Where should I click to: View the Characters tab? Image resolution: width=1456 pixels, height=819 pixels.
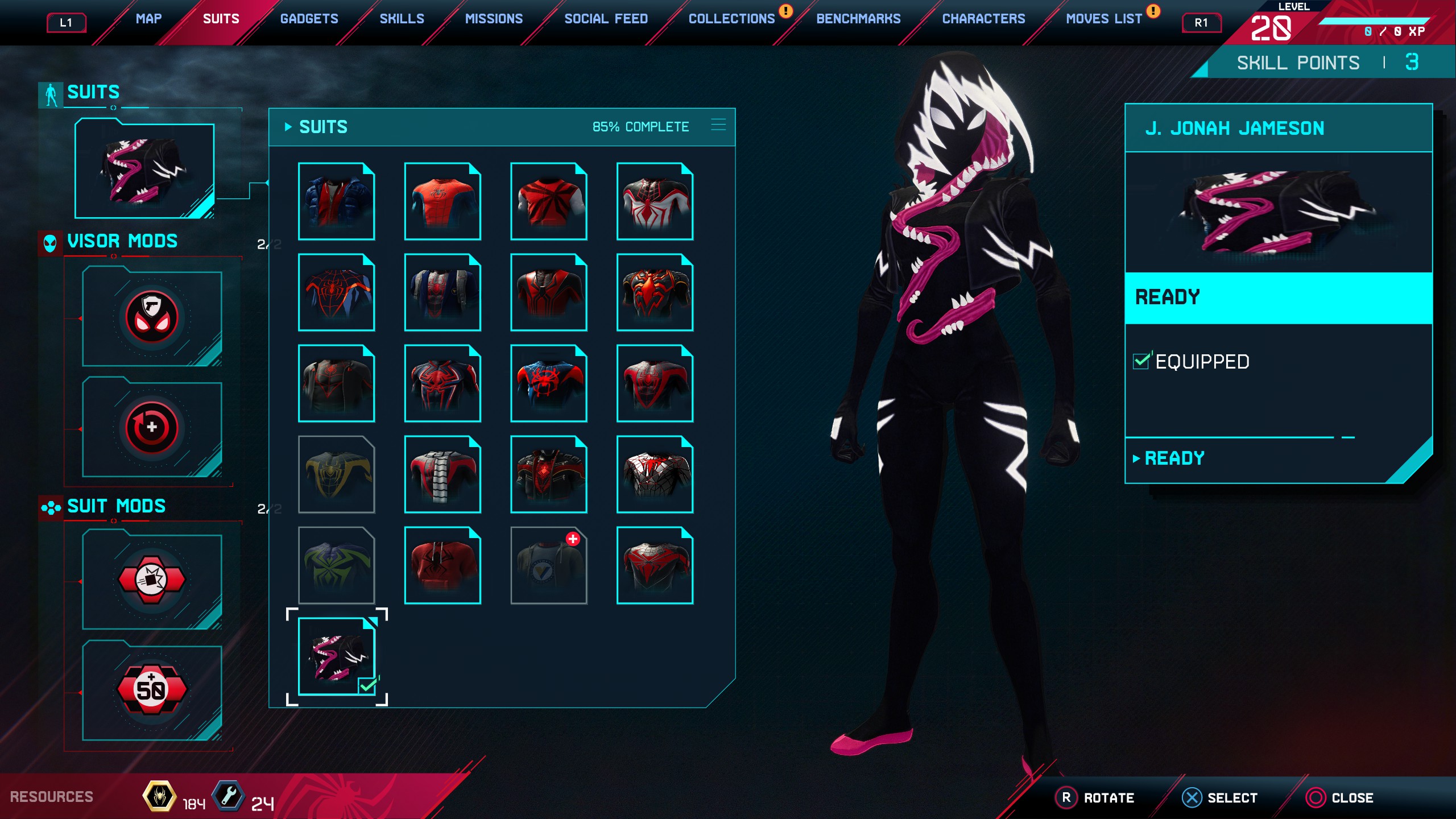(983, 19)
